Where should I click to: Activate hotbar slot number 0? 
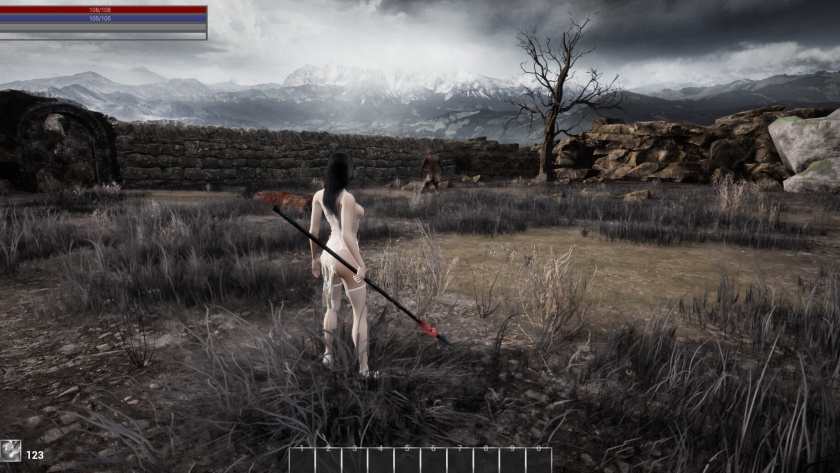click(538, 460)
